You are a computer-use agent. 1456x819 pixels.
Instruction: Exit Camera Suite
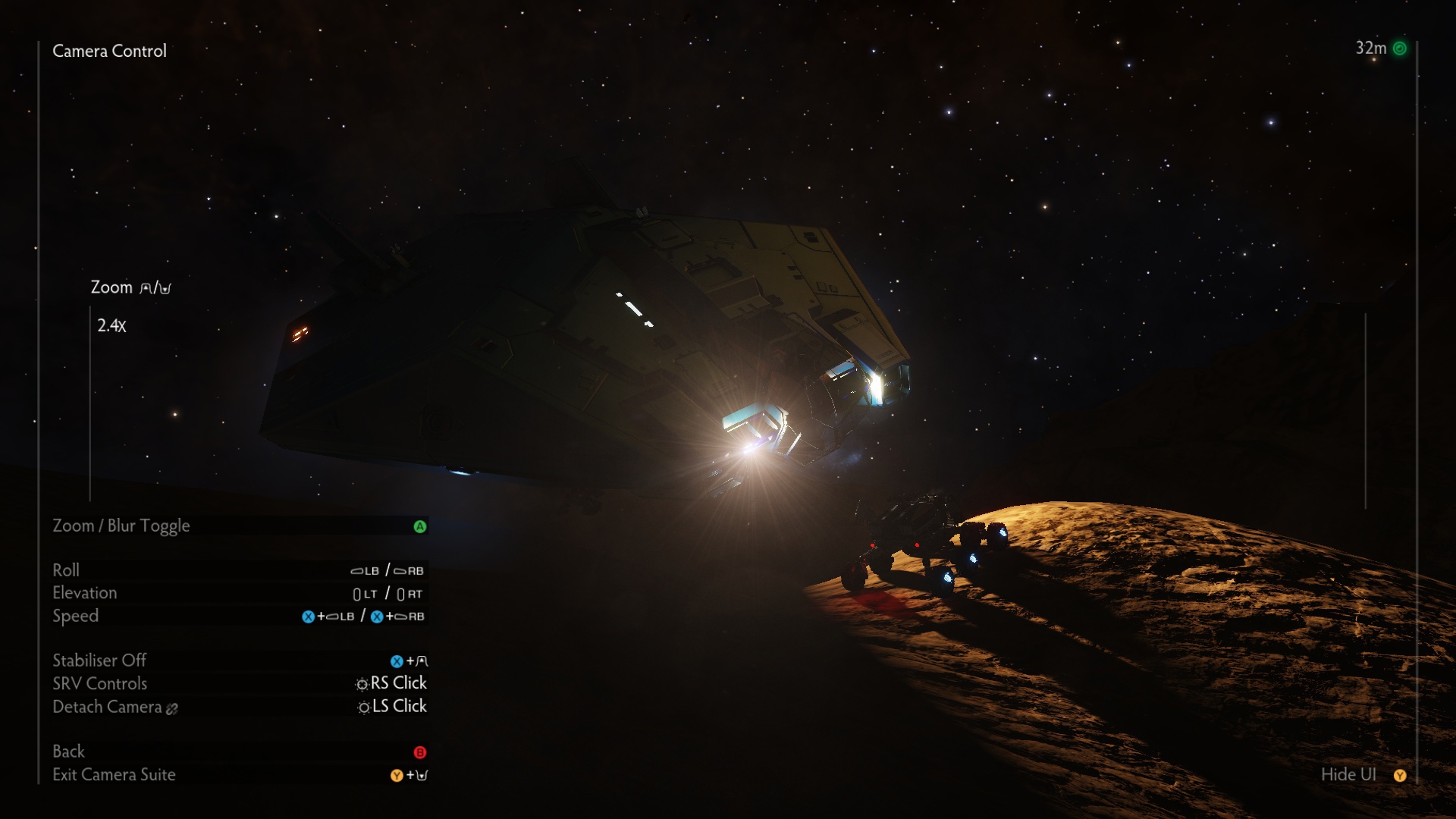114,774
